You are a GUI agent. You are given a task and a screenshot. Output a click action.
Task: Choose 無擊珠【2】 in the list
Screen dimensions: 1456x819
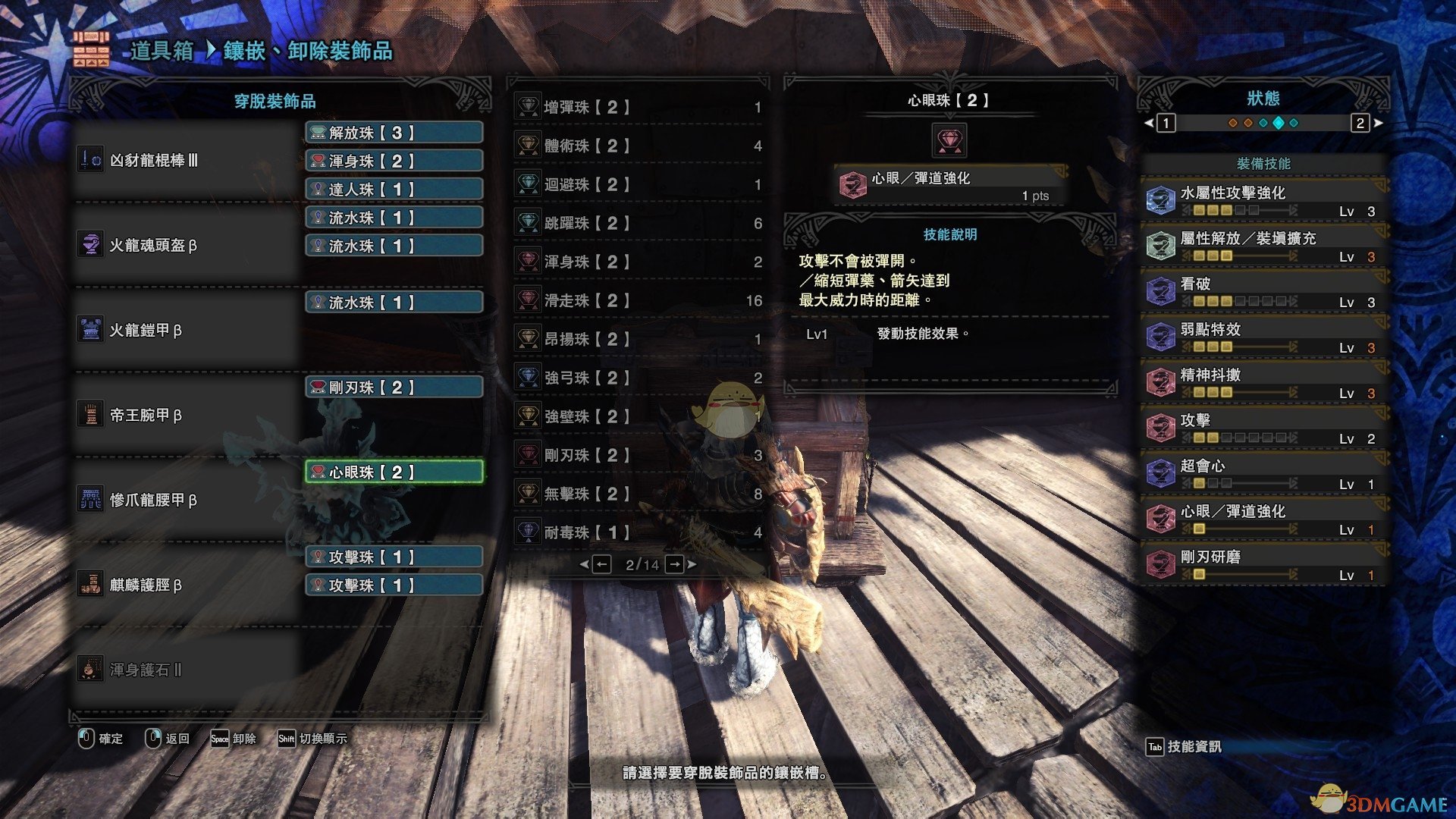click(637, 494)
